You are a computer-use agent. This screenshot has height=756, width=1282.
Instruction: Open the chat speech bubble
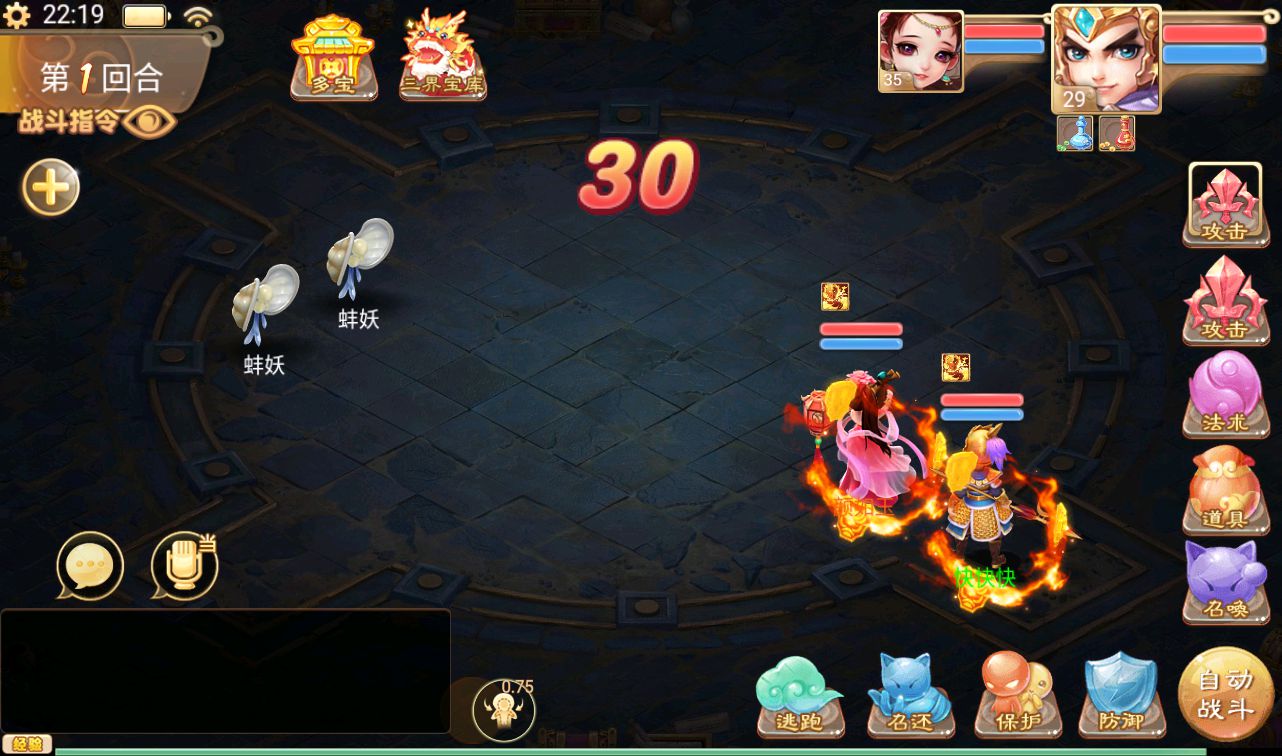90,566
